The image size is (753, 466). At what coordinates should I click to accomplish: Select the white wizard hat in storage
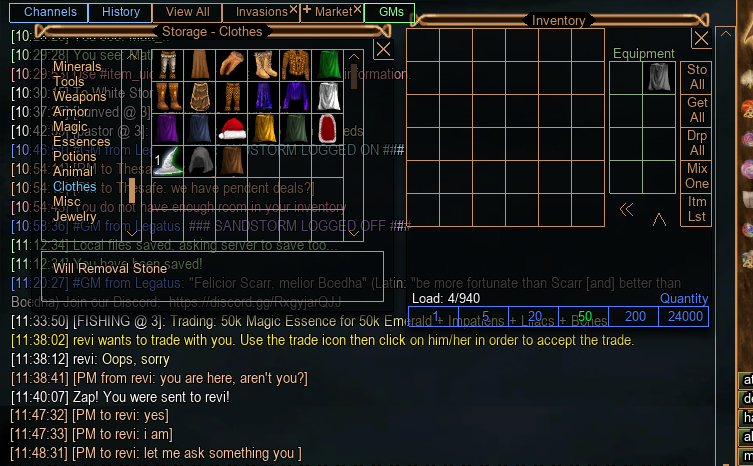pyautogui.click(x=169, y=160)
